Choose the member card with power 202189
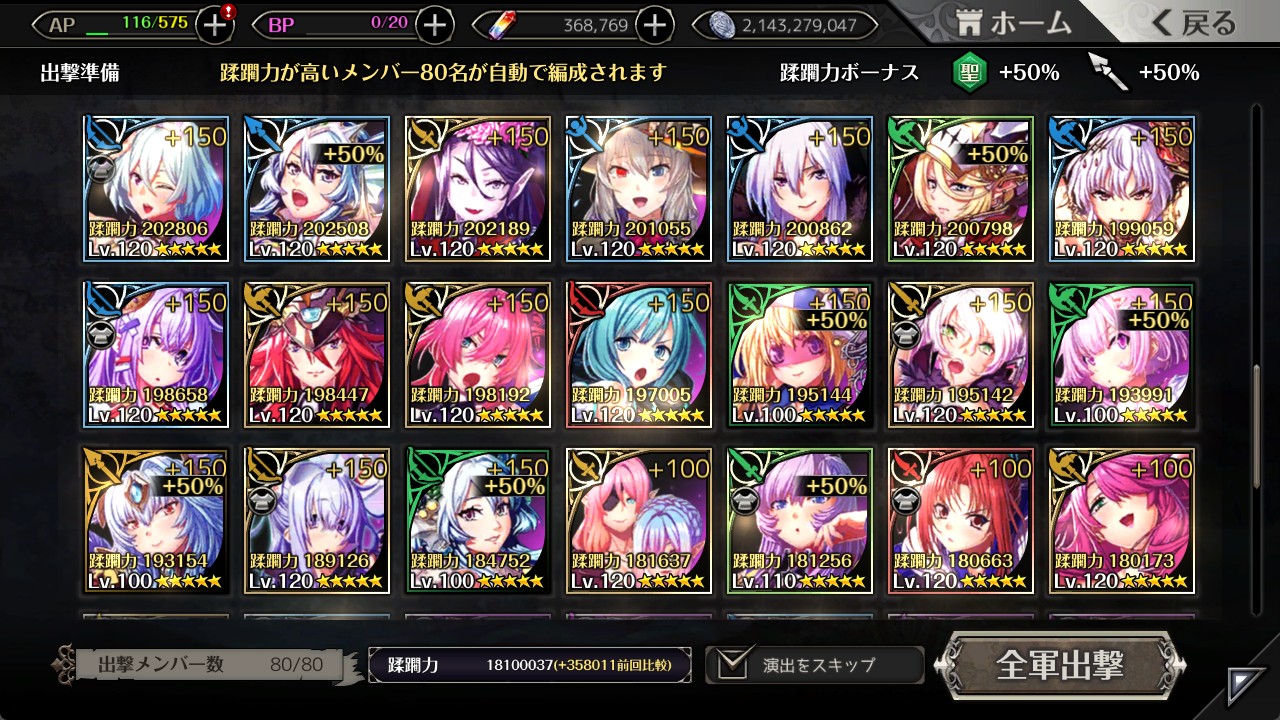The height and width of the screenshot is (720, 1280). (x=478, y=189)
